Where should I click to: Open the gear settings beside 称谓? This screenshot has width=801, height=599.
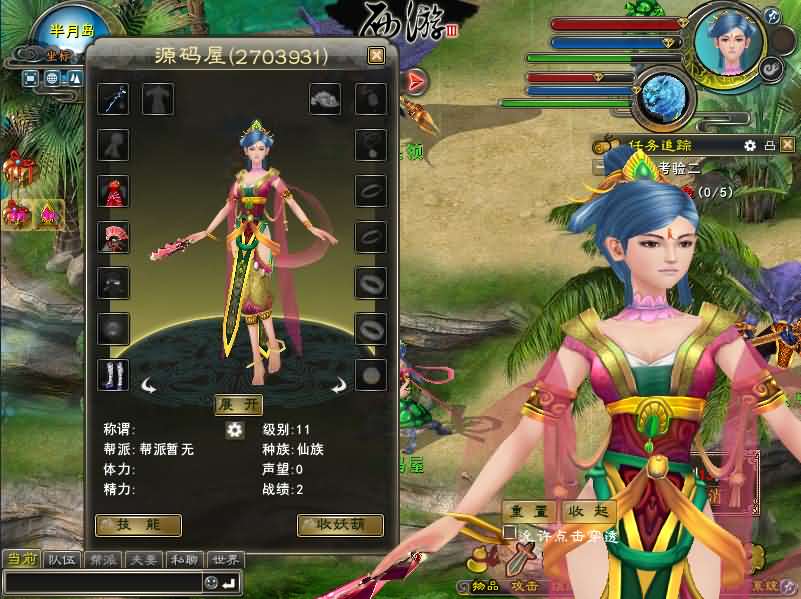[235, 430]
